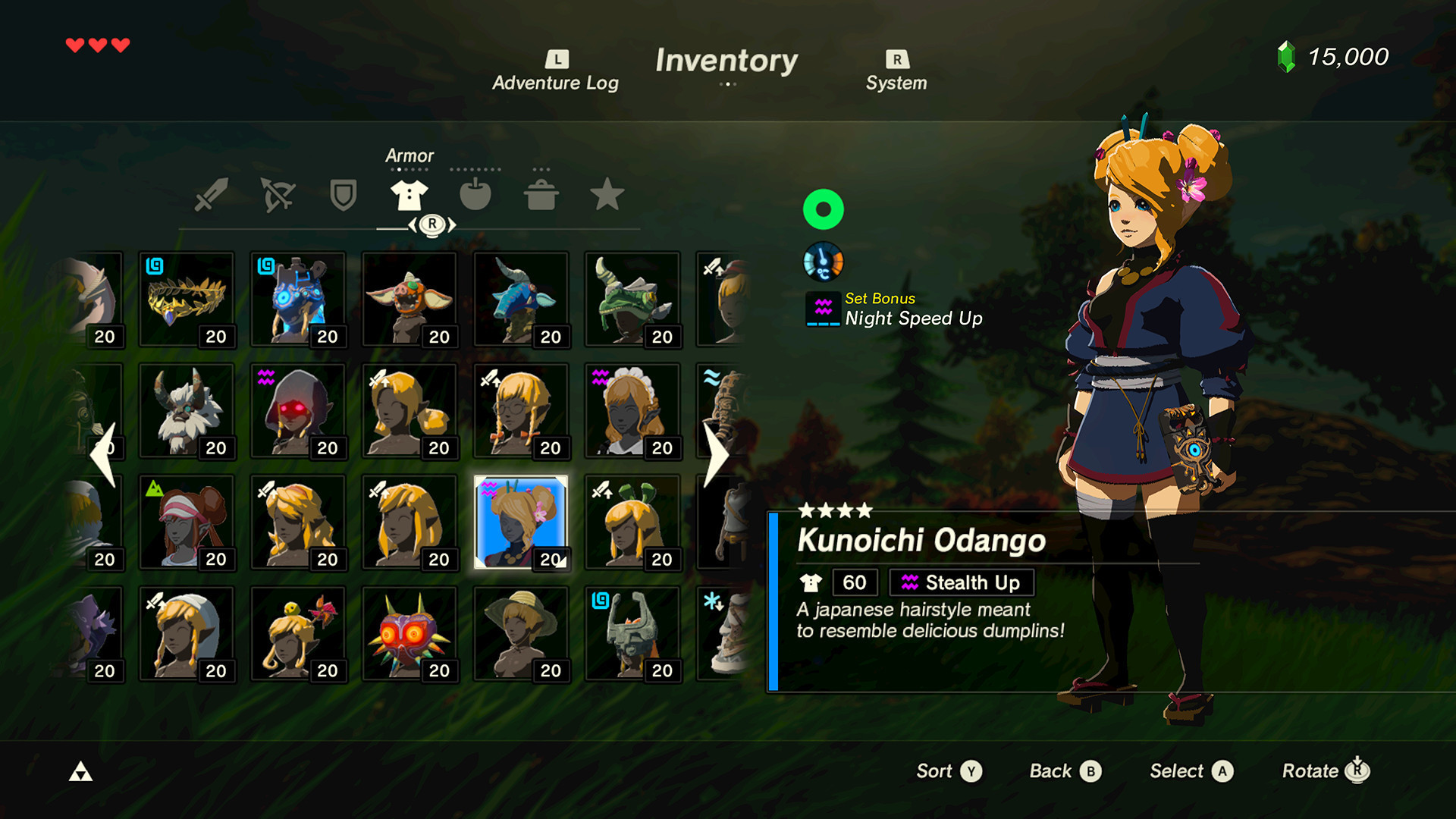Select the shields category icon

[x=344, y=195]
